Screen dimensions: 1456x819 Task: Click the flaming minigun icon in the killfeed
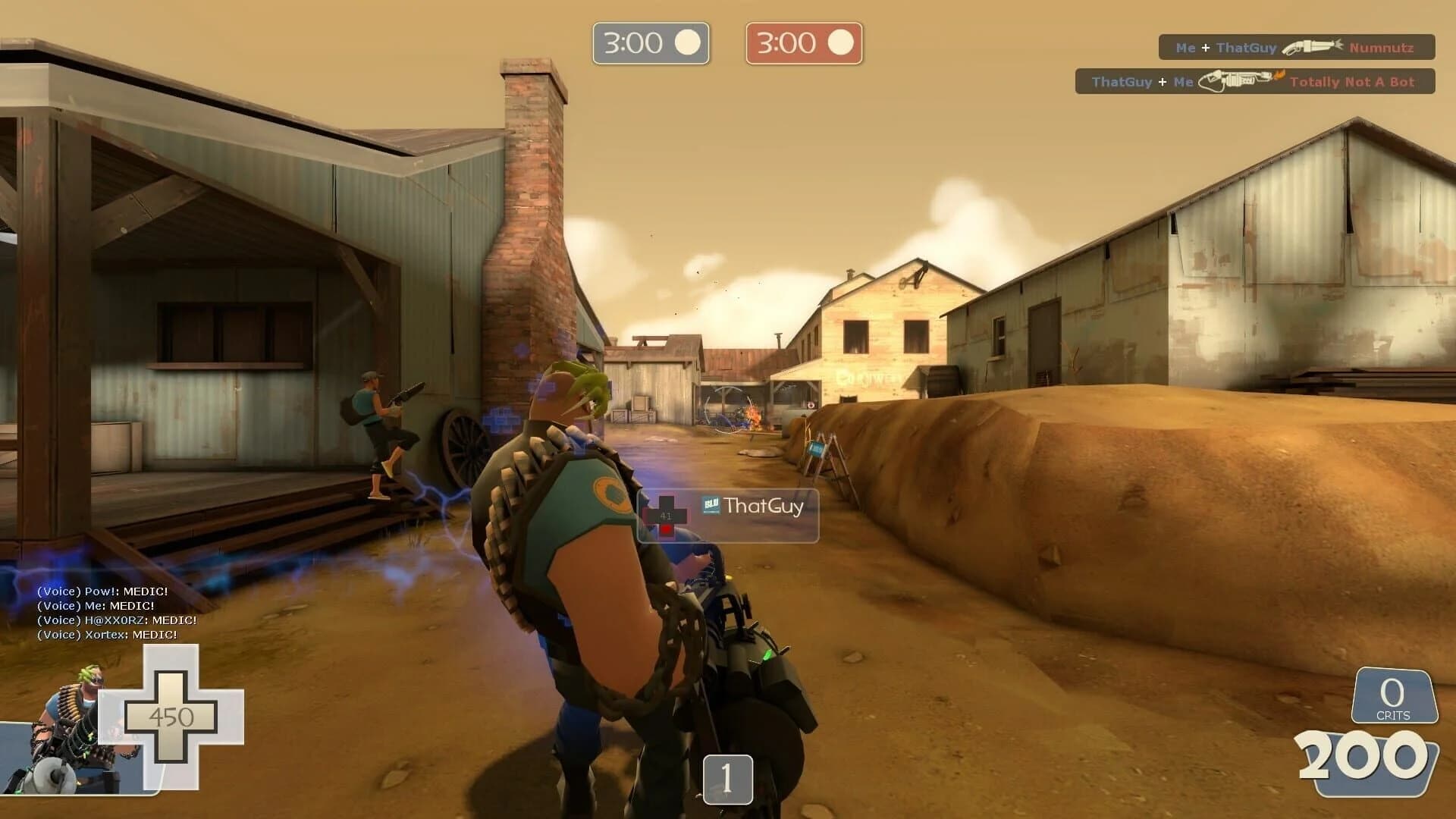(1238, 81)
